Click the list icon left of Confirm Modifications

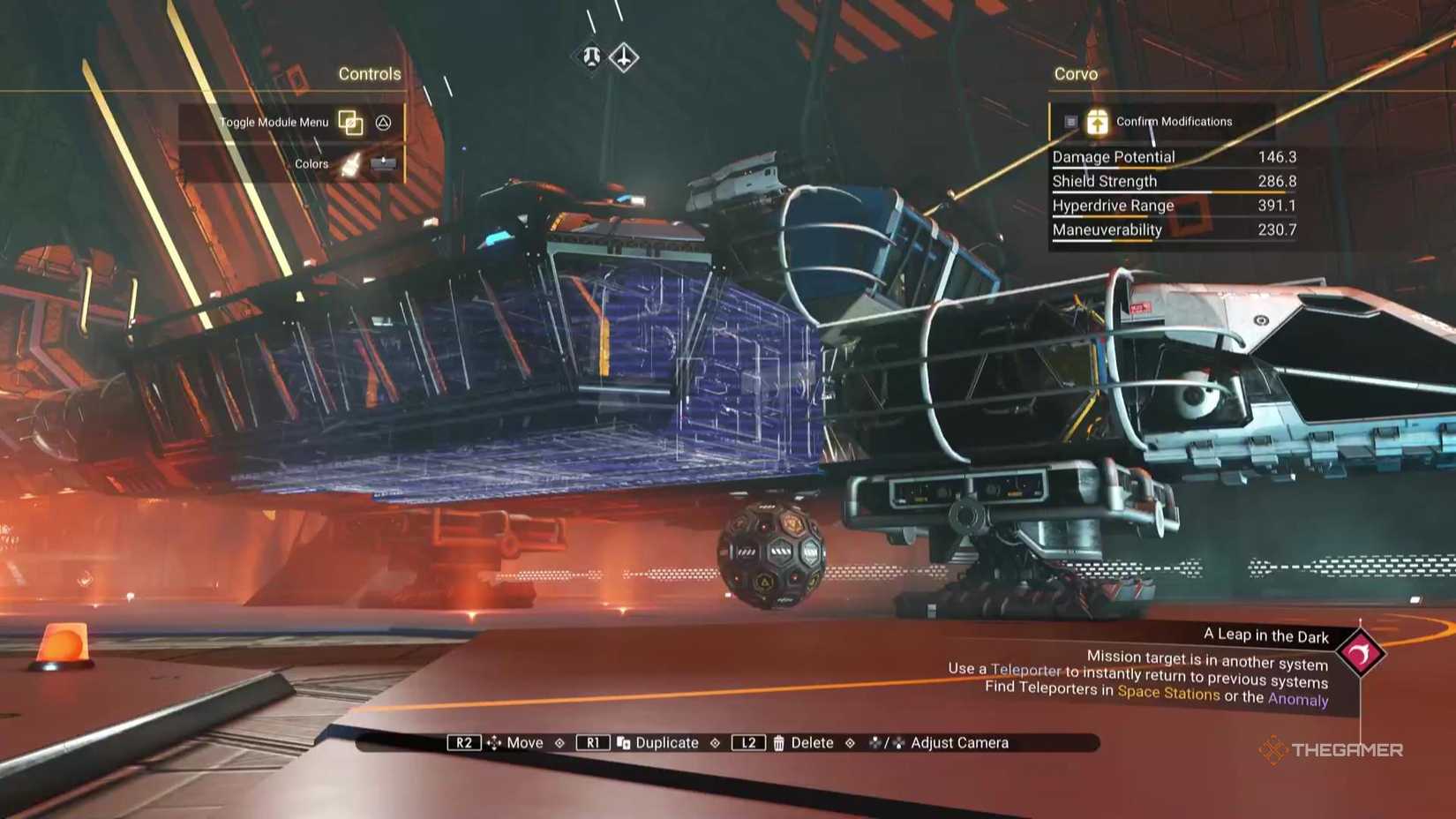point(1070,123)
